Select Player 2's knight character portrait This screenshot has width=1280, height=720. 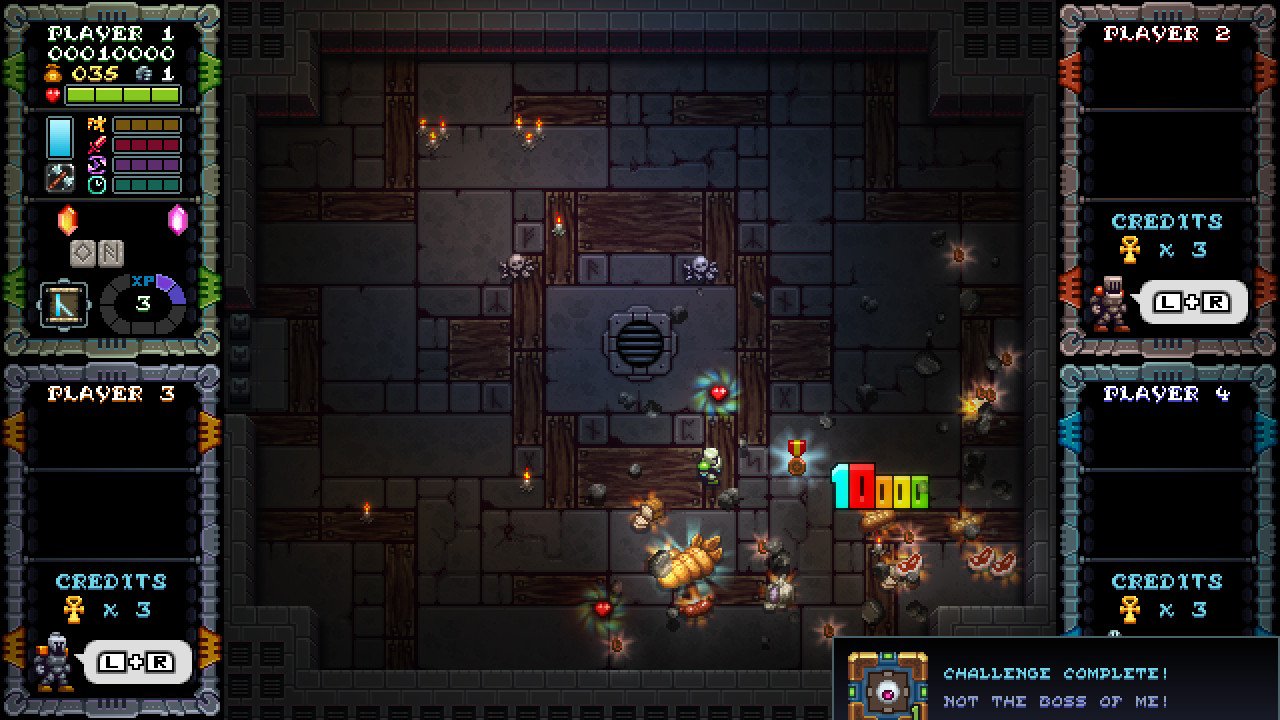[x=1108, y=303]
